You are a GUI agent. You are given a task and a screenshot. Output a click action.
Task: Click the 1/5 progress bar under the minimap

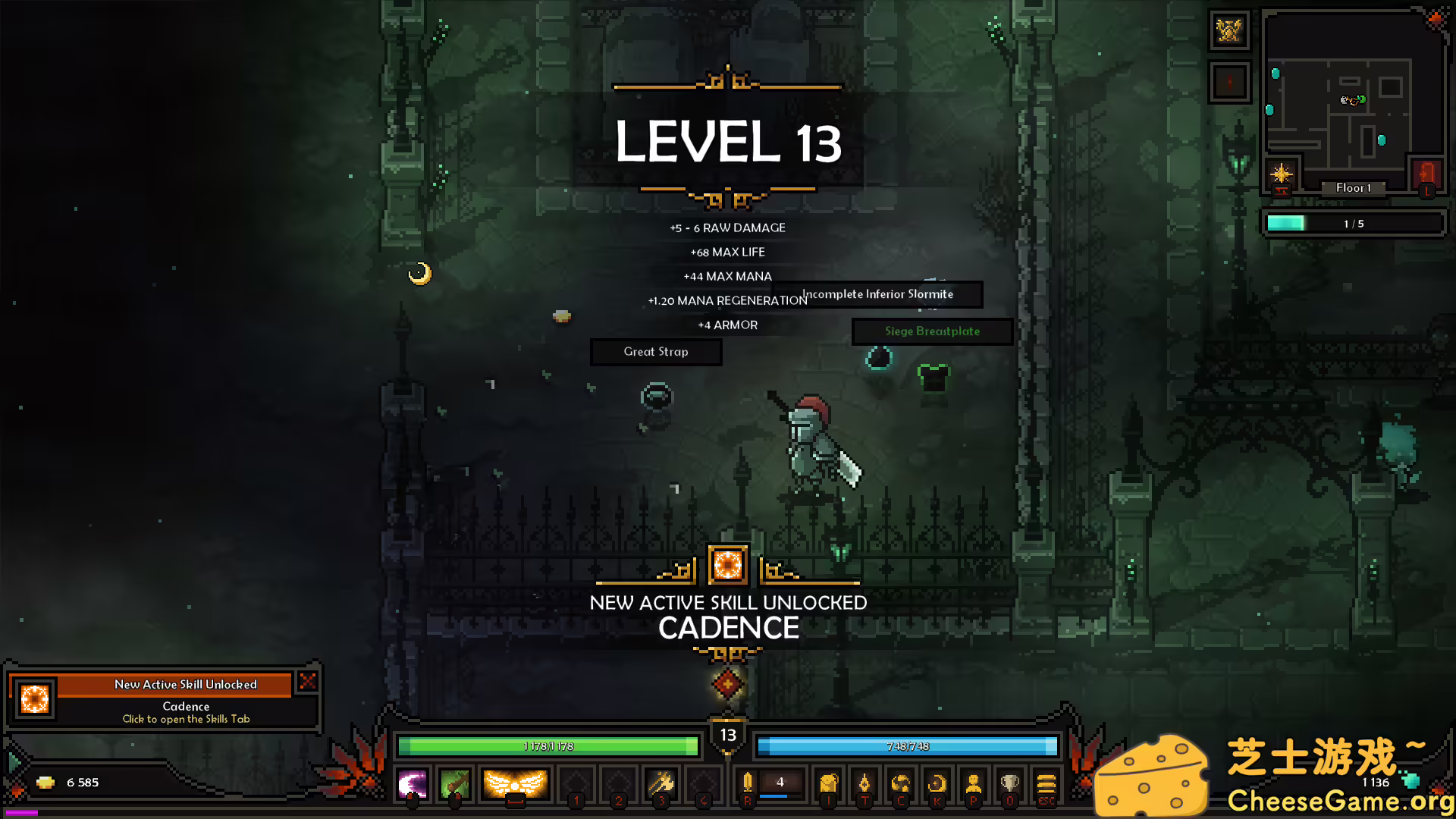coord(1354,223)
